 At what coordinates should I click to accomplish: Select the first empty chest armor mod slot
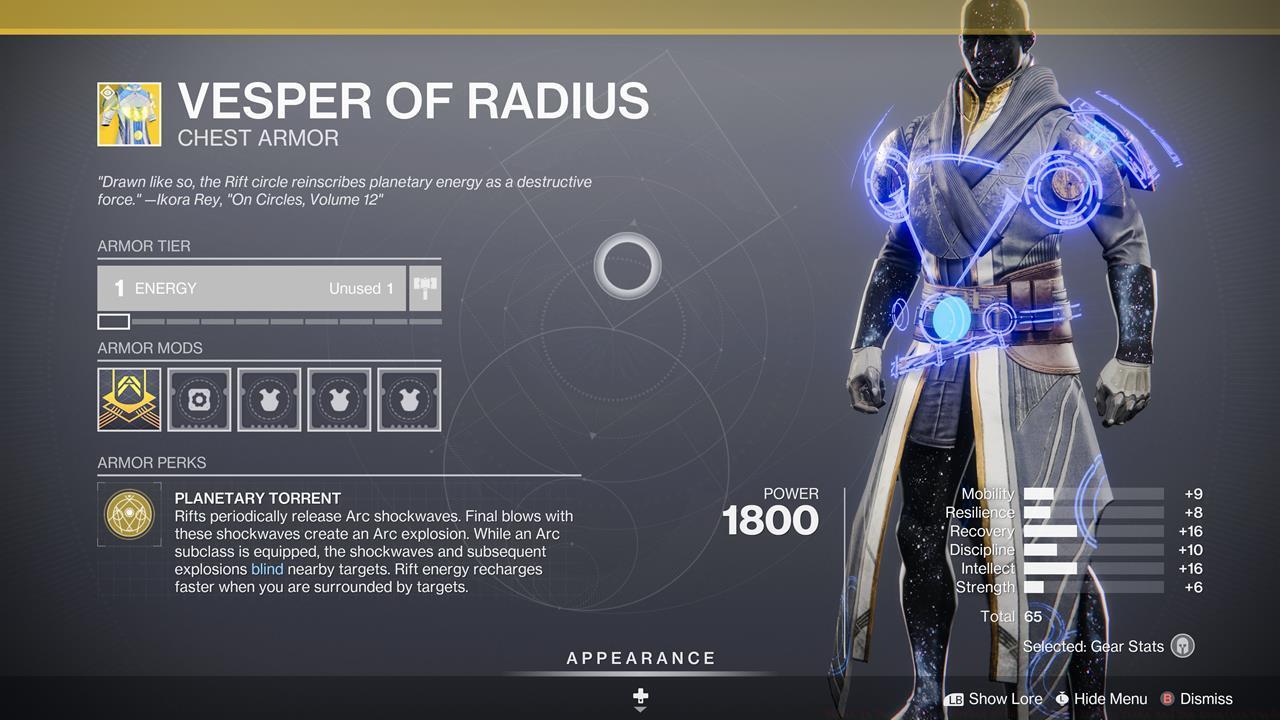pyautogui.click(x=269, y=399)
